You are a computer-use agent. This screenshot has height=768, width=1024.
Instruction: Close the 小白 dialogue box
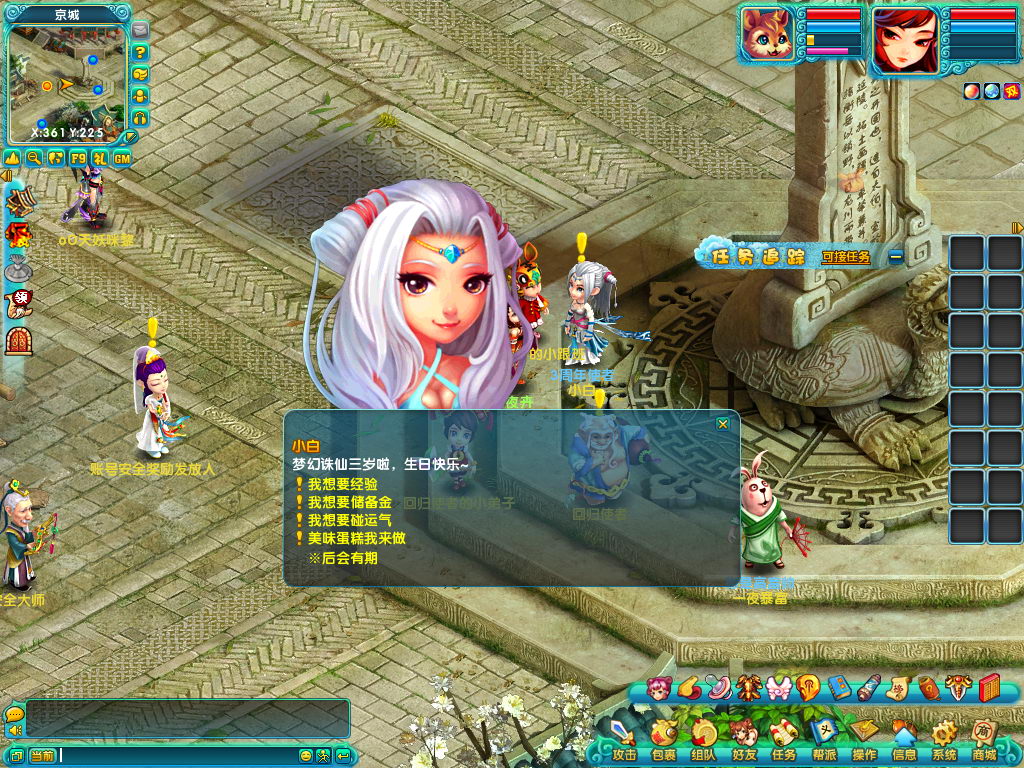(x=723, y=424)
